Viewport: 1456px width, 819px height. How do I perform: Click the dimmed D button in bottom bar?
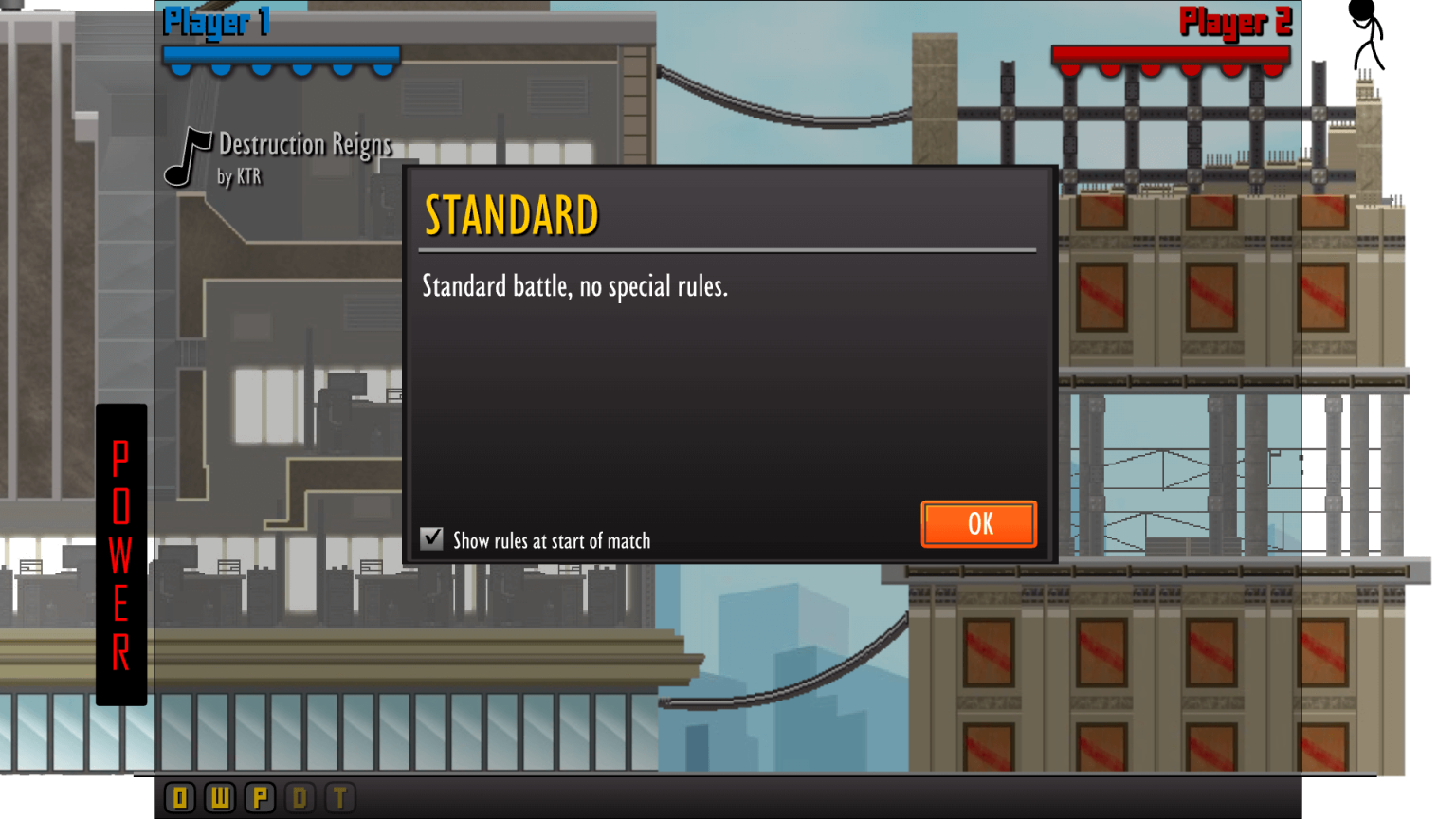coord(300,798)
